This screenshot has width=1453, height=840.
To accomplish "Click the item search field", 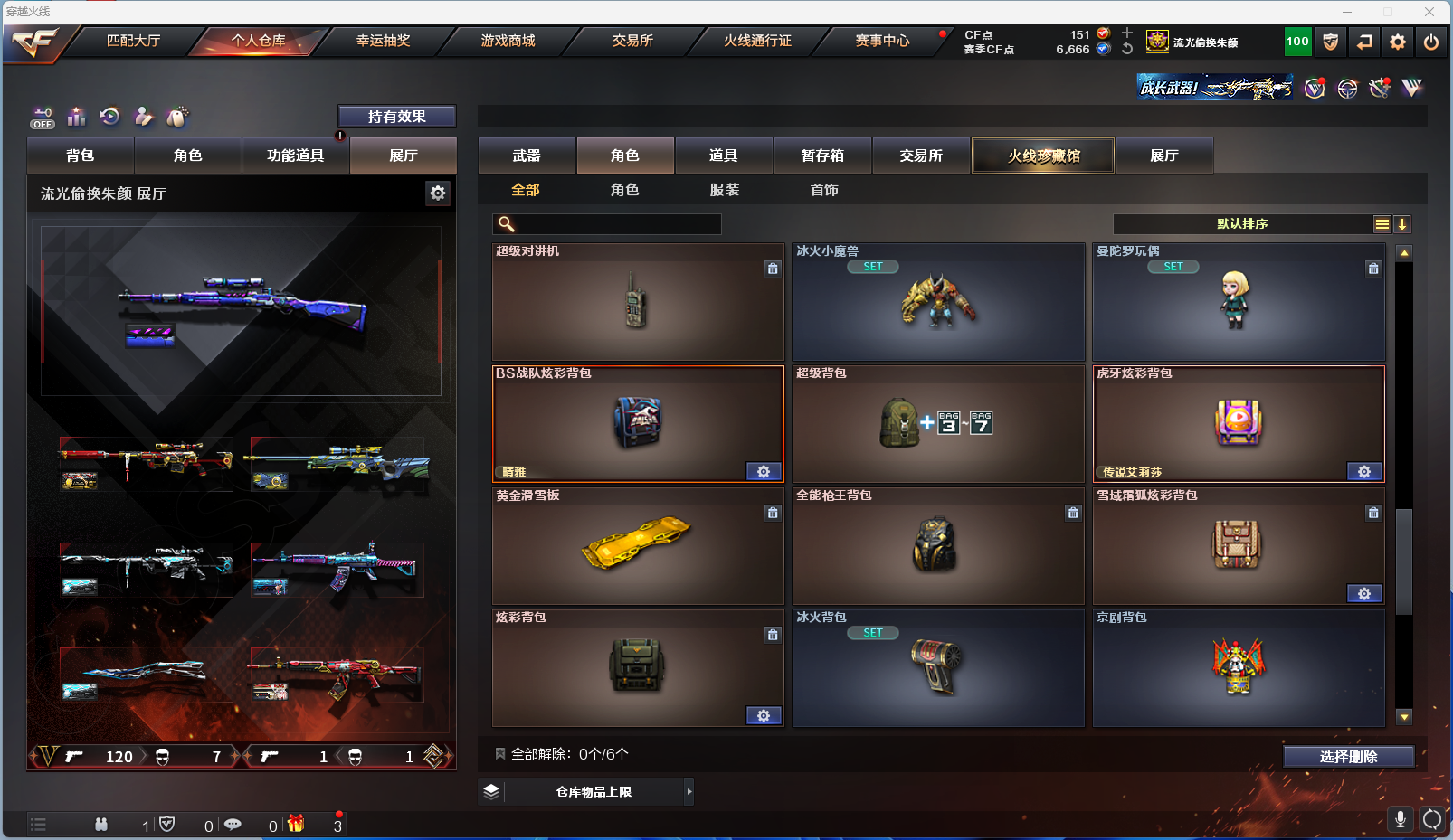I will tap(617, 224).
